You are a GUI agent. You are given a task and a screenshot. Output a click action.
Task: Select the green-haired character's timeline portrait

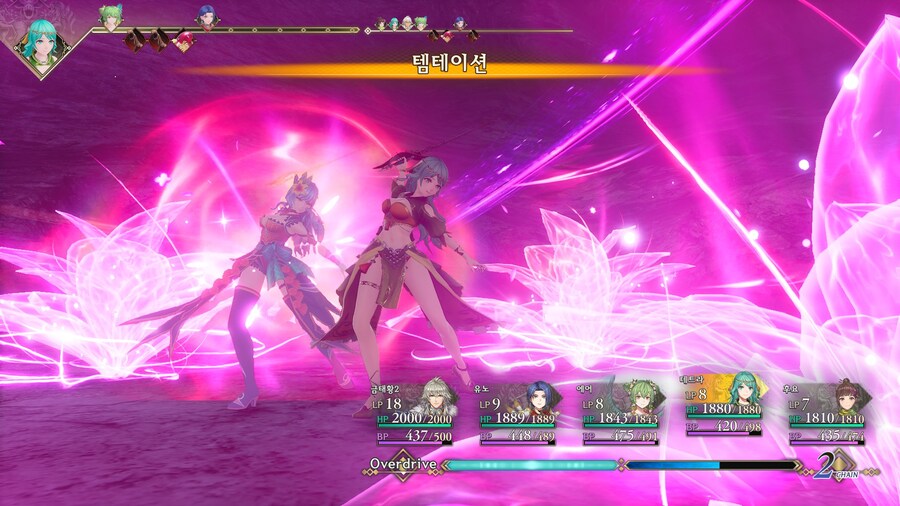109,17
